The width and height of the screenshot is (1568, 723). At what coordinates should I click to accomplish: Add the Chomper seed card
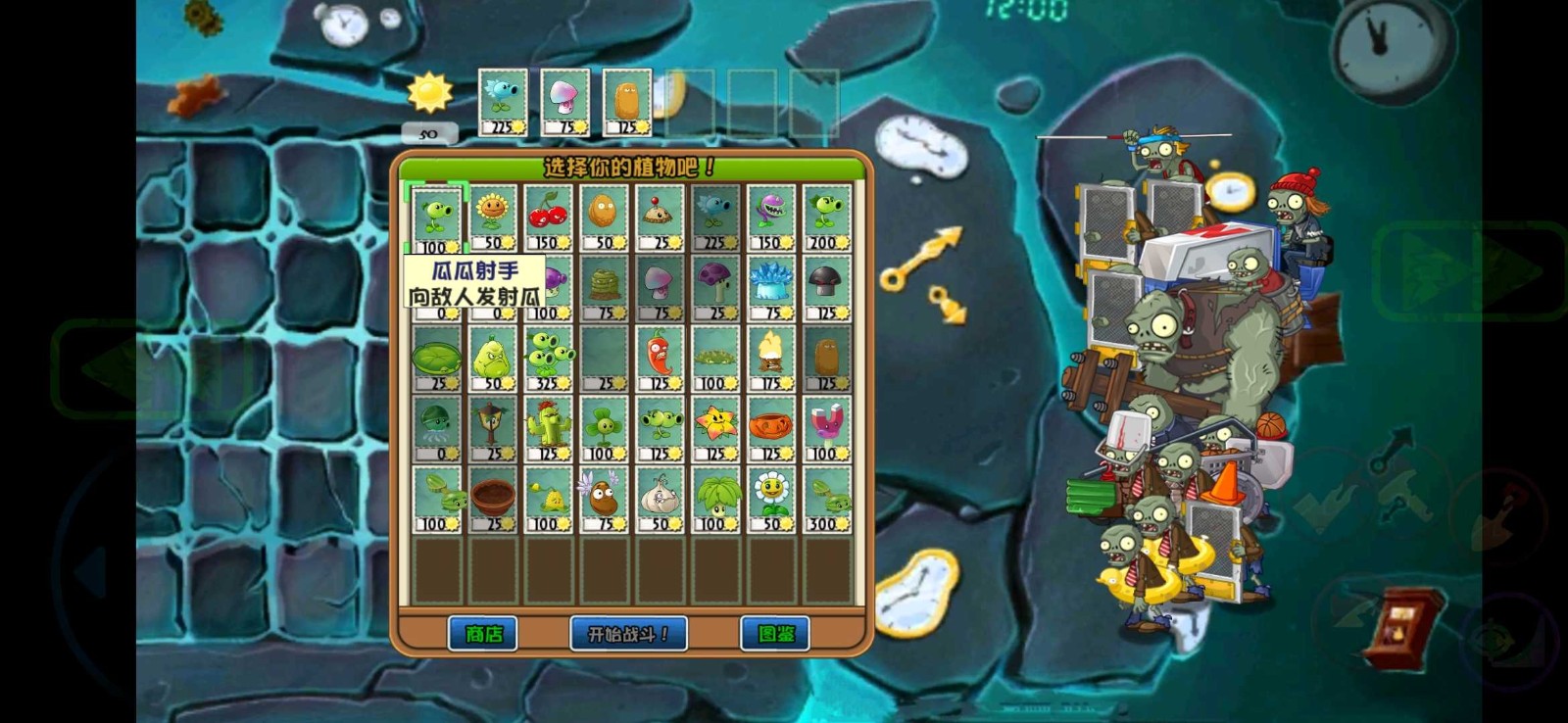click(x=772, y=217)
